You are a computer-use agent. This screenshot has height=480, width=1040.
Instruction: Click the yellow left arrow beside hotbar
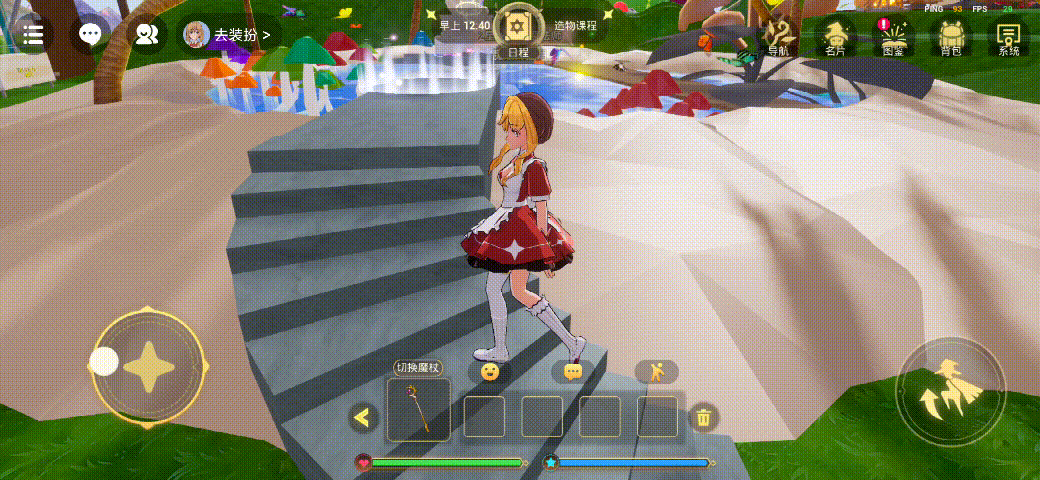363,417
